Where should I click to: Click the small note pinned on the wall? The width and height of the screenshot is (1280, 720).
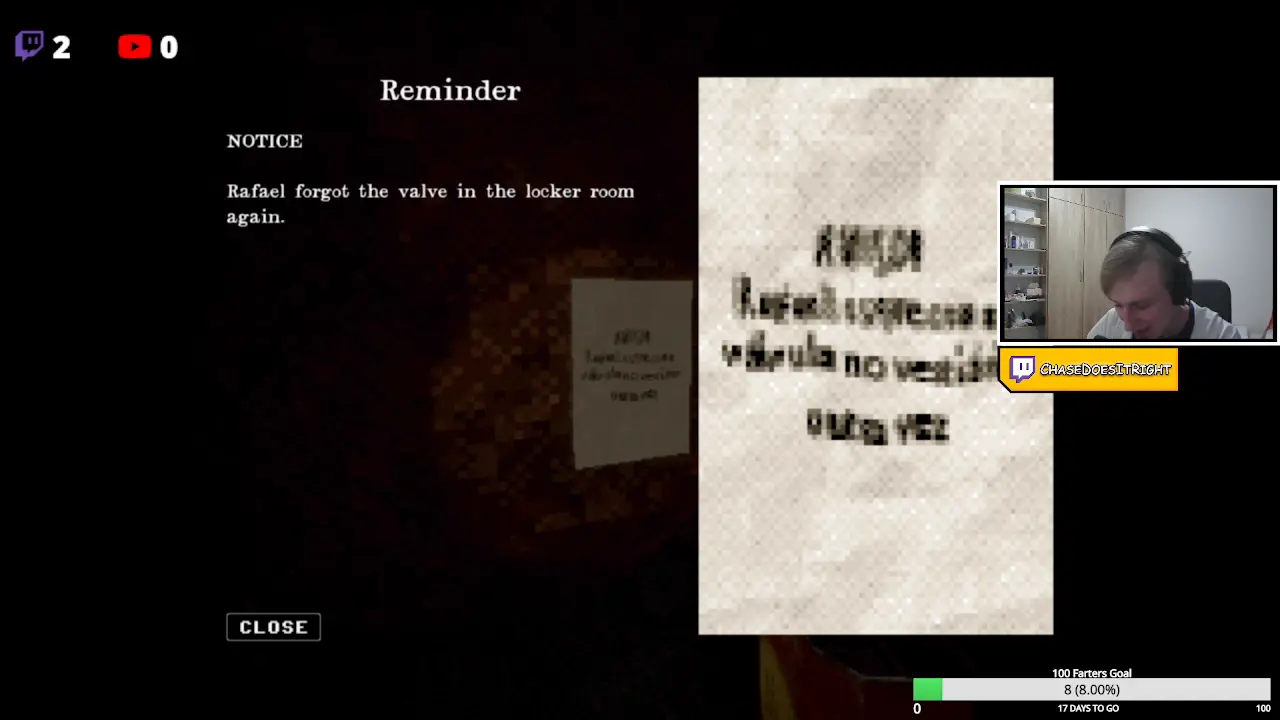[x=630, y=370]
